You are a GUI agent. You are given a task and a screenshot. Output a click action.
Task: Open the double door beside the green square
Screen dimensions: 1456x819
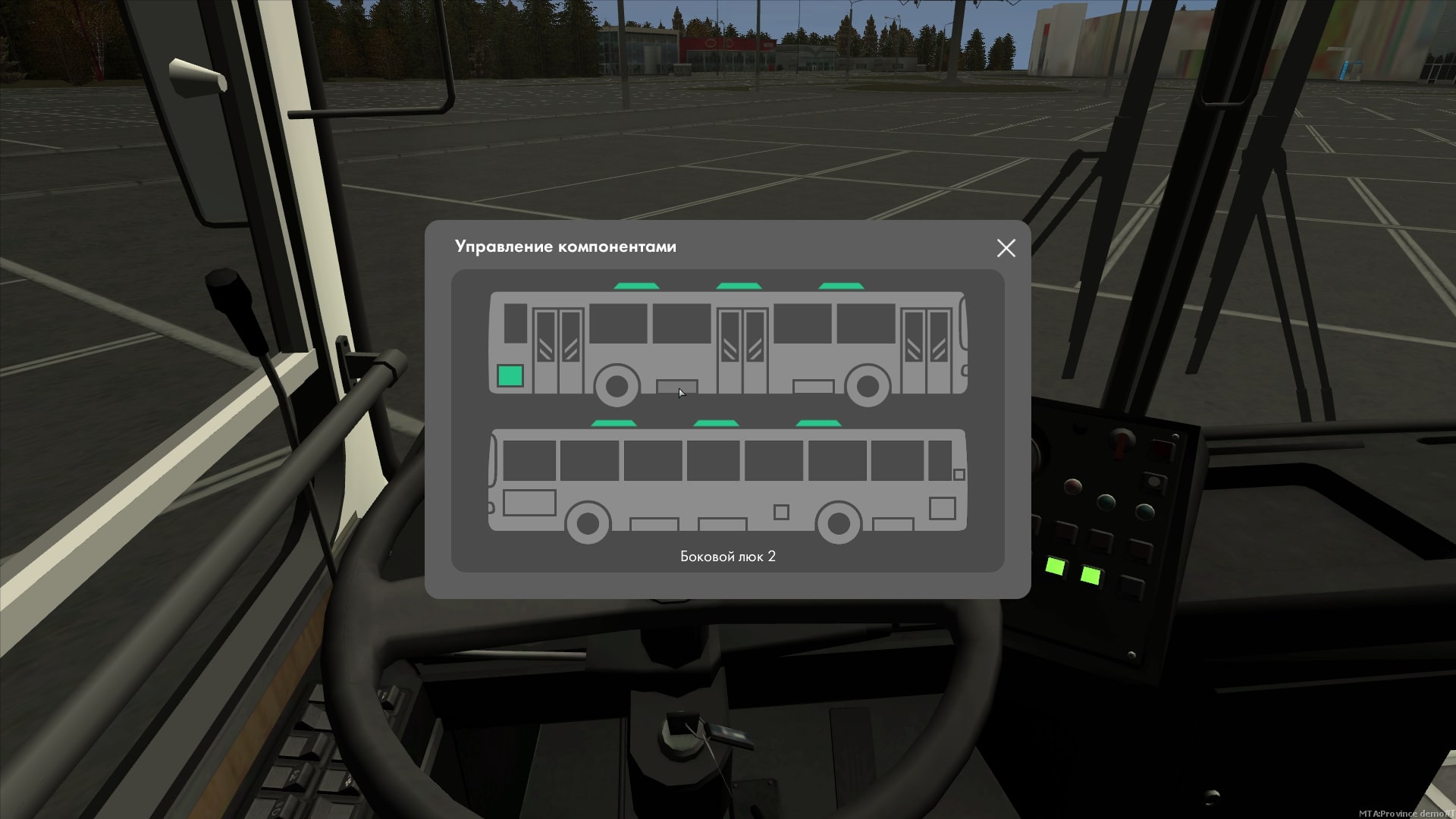(x=558, y=350)
